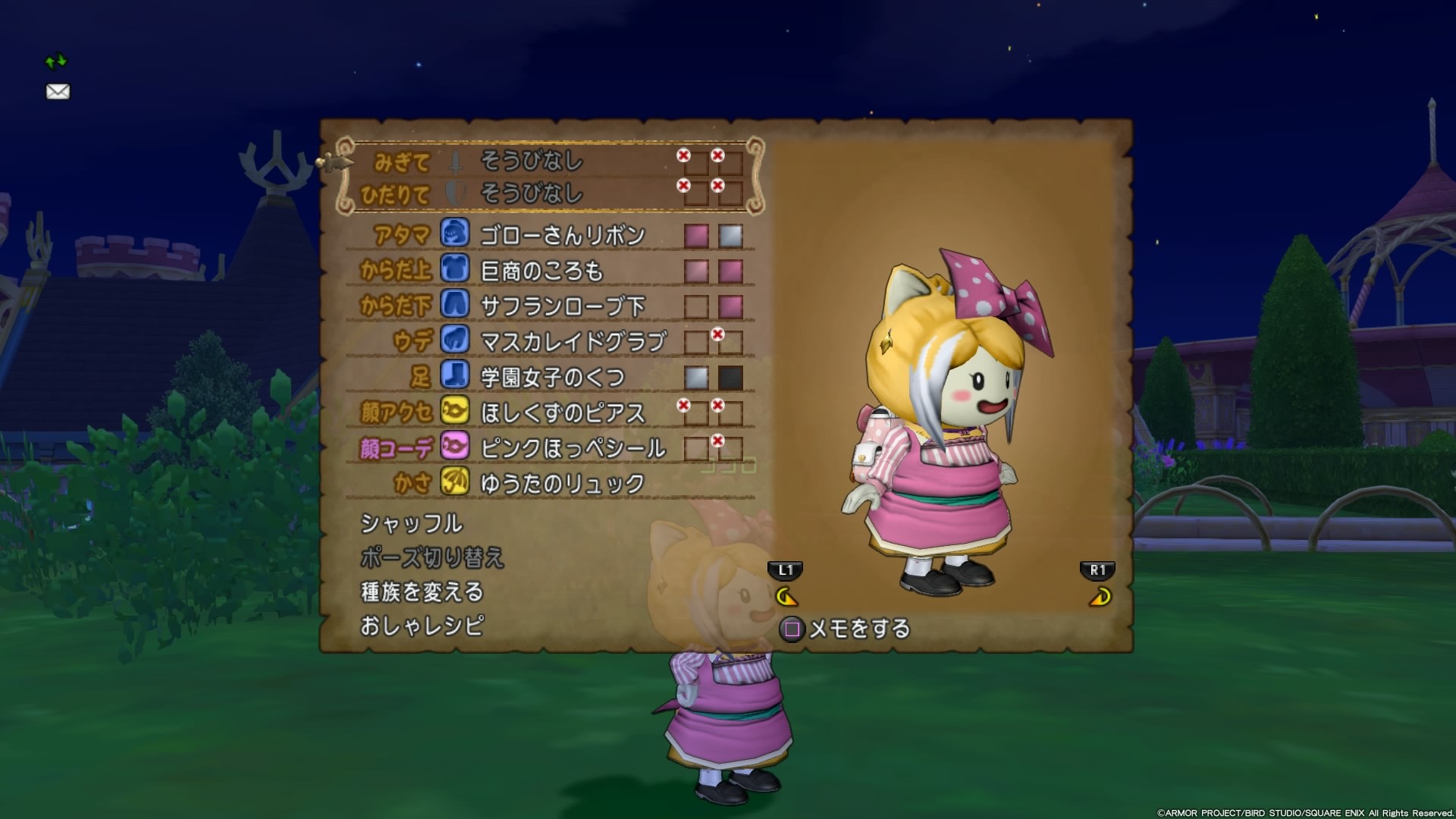Select the pink face icon for 顔コーデ
The height and width of the screenshot is (819, 1456).
click(x=454, y=447)
